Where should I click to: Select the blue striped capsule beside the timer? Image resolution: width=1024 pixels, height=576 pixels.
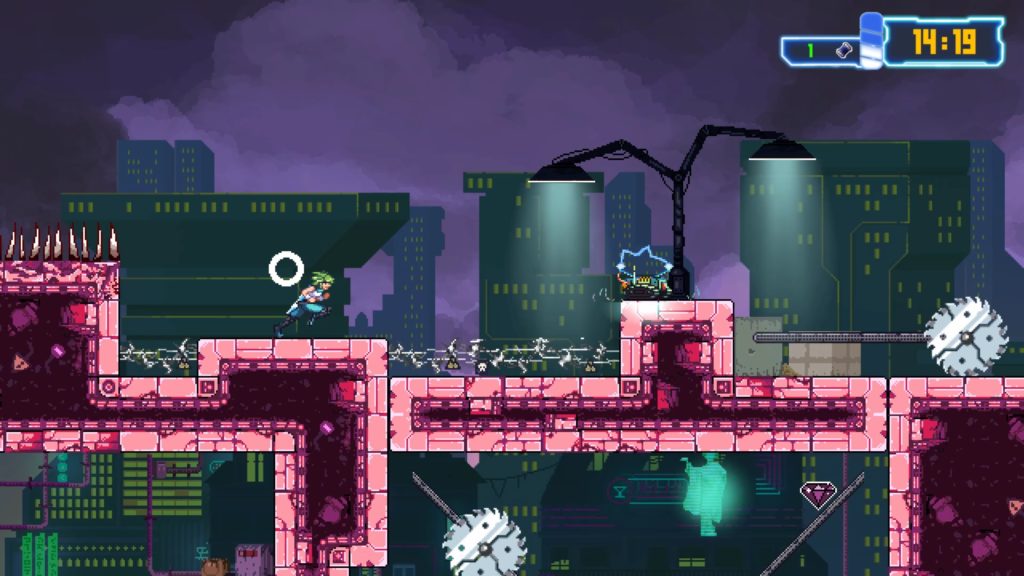coord(871,41)
